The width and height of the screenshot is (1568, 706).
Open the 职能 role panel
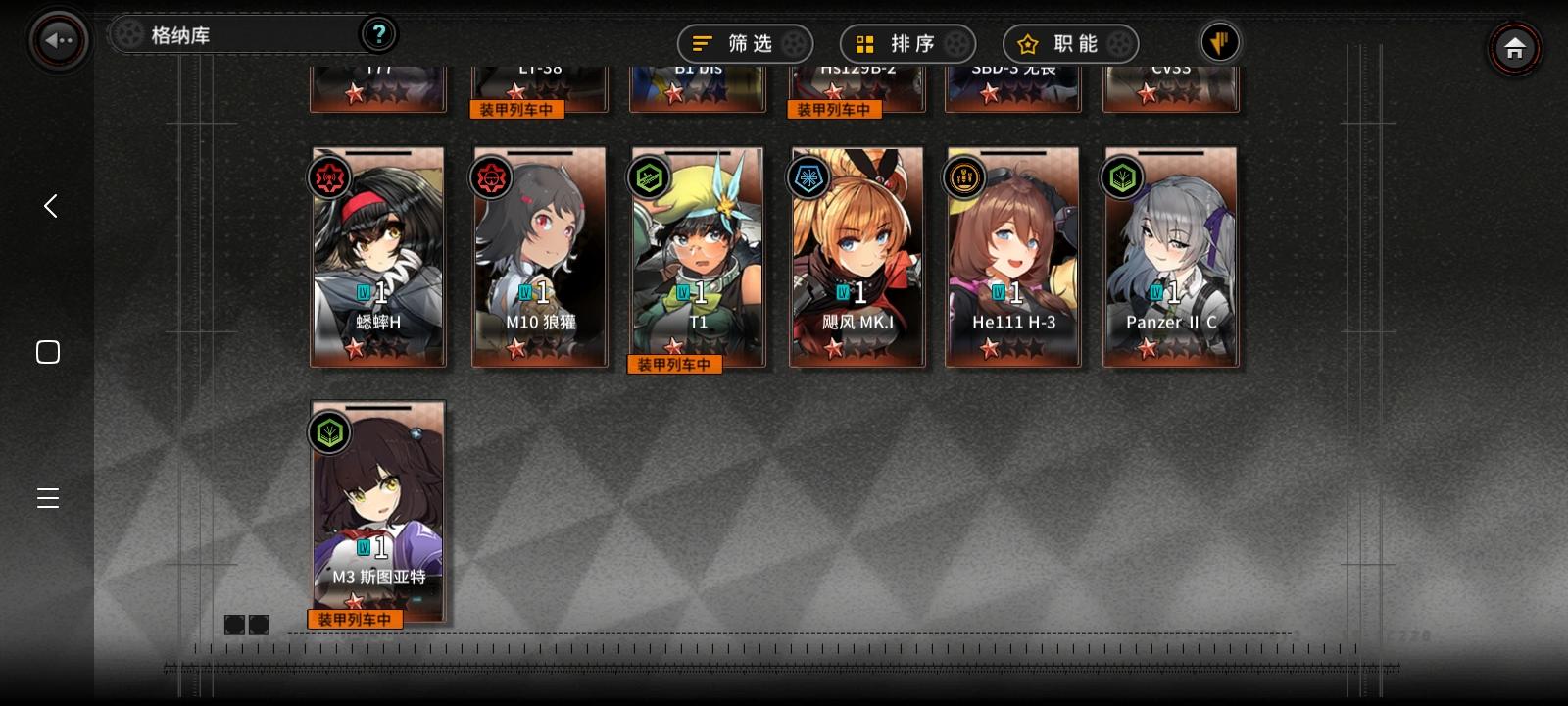click(1069, 43)
